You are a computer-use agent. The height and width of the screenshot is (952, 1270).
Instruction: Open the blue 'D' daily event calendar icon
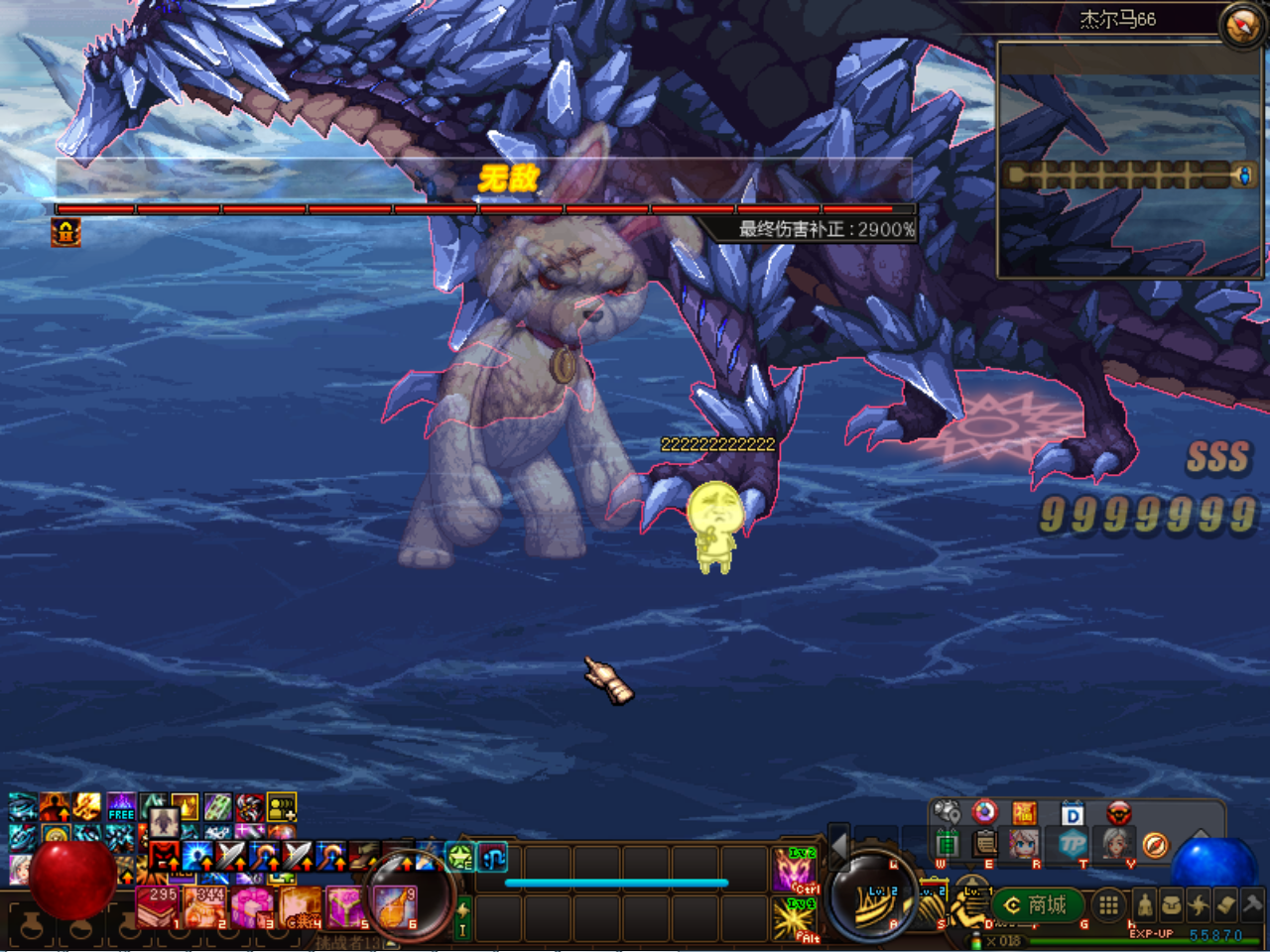(1073, 813)
